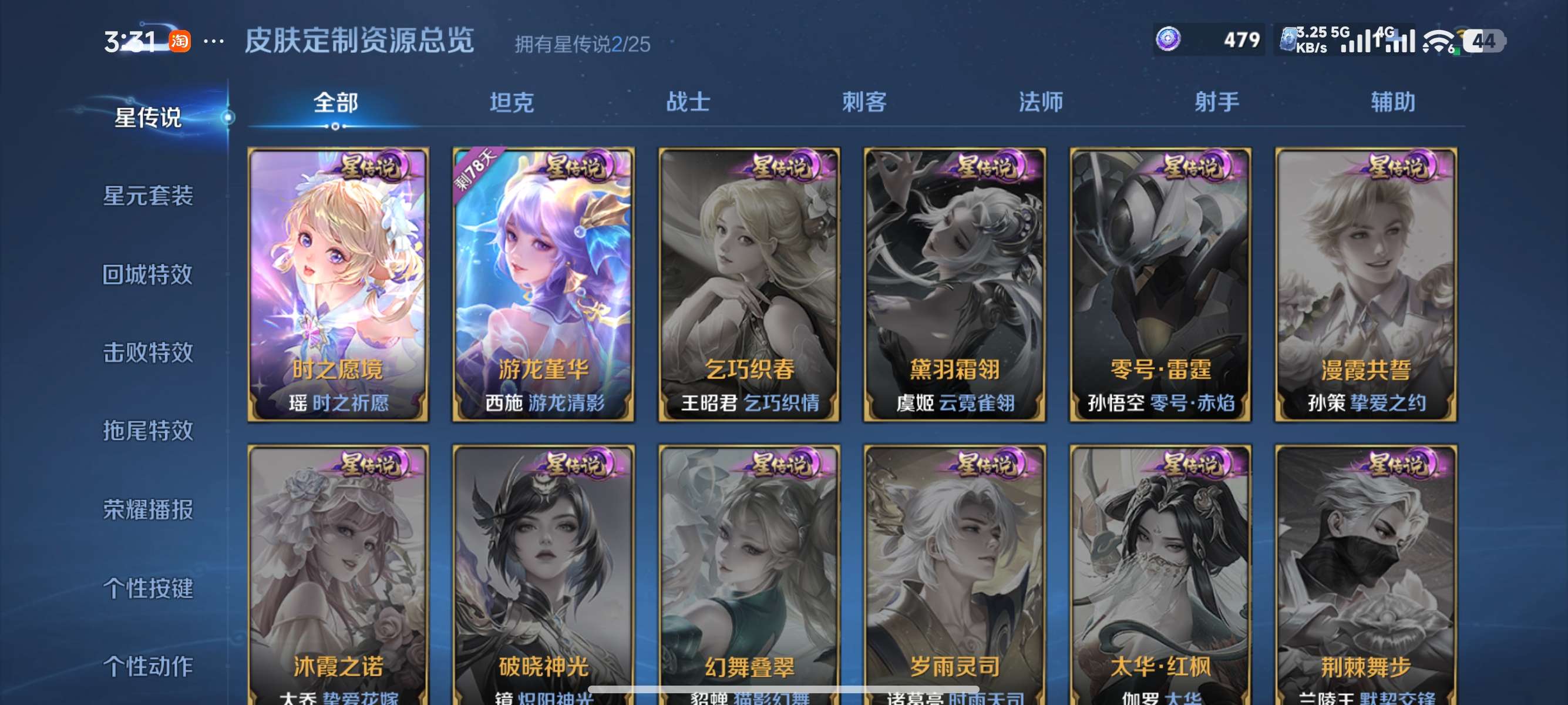Select the 星元套装 sidebar option
The image size is (1568, 705).
148,197
